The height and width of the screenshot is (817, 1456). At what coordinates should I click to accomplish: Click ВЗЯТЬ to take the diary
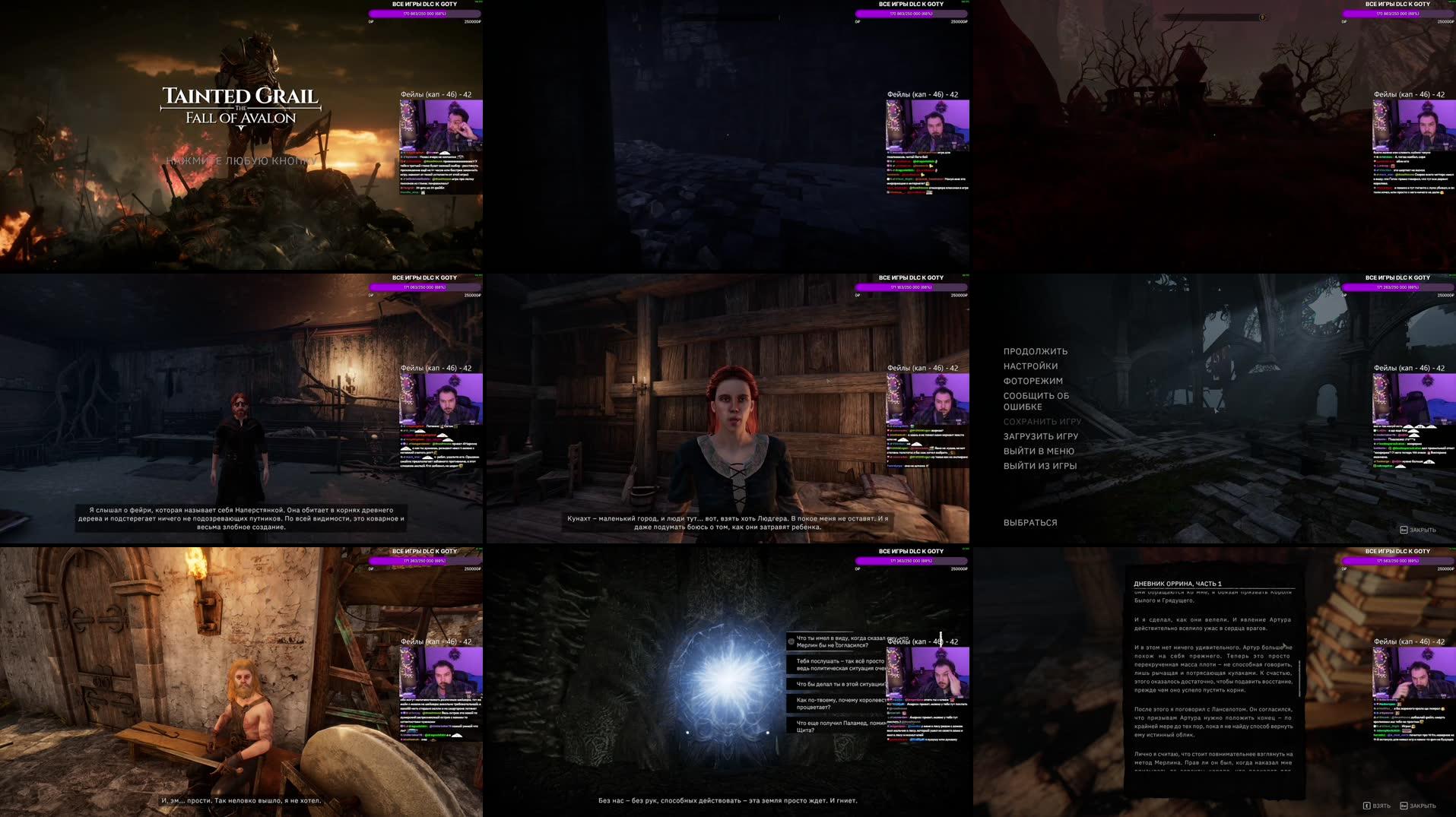[x=1384, y=806]
